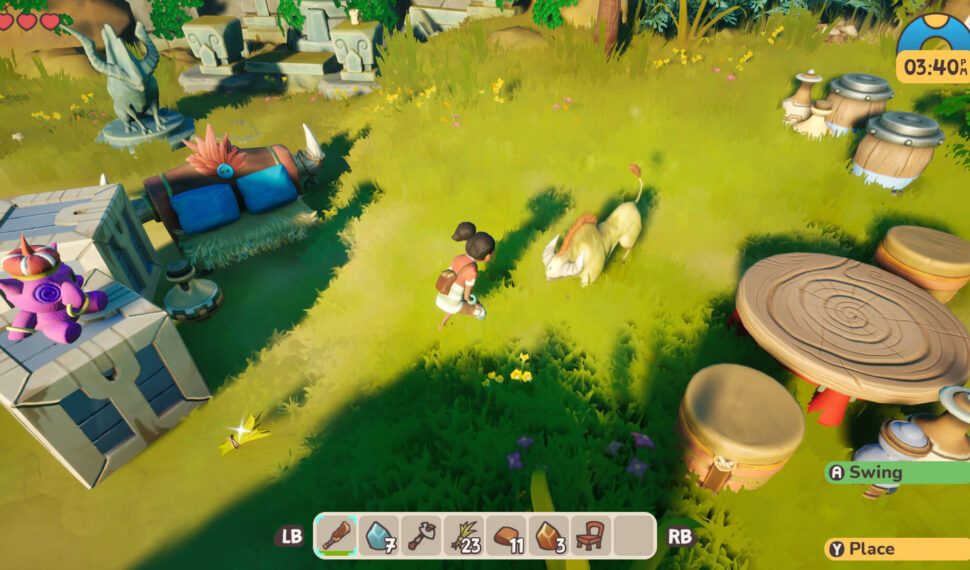Click the empty last hotbar slot

tap(634, 535)
